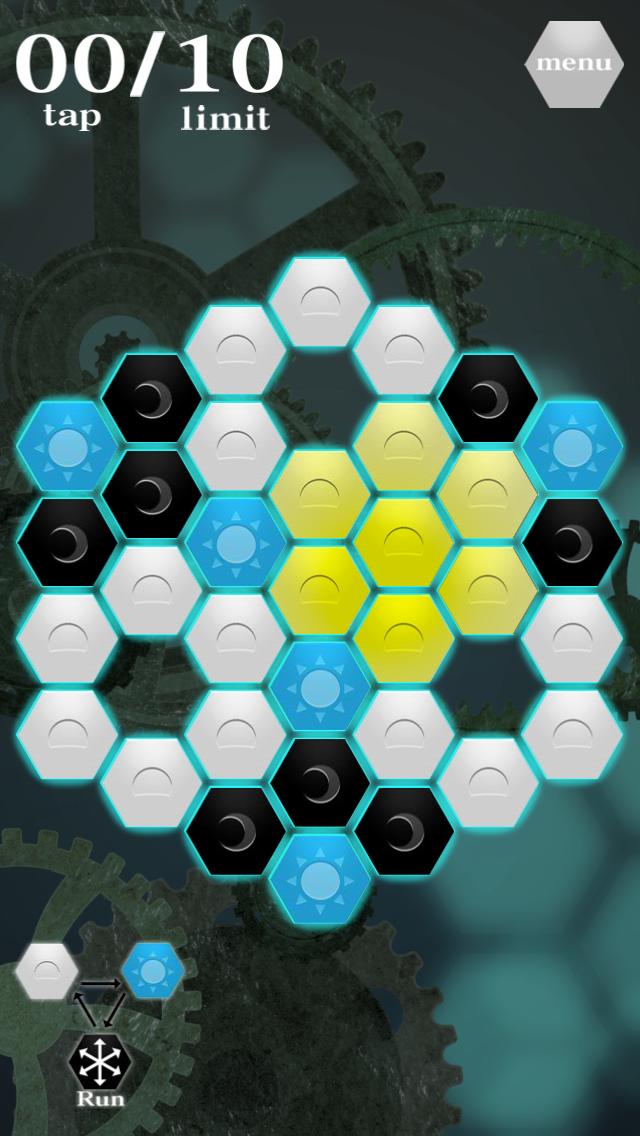Tap the blue sun tile at the board's bottom tip
This screenshot has height=1136, width=640.
click(x=320, y=878)
